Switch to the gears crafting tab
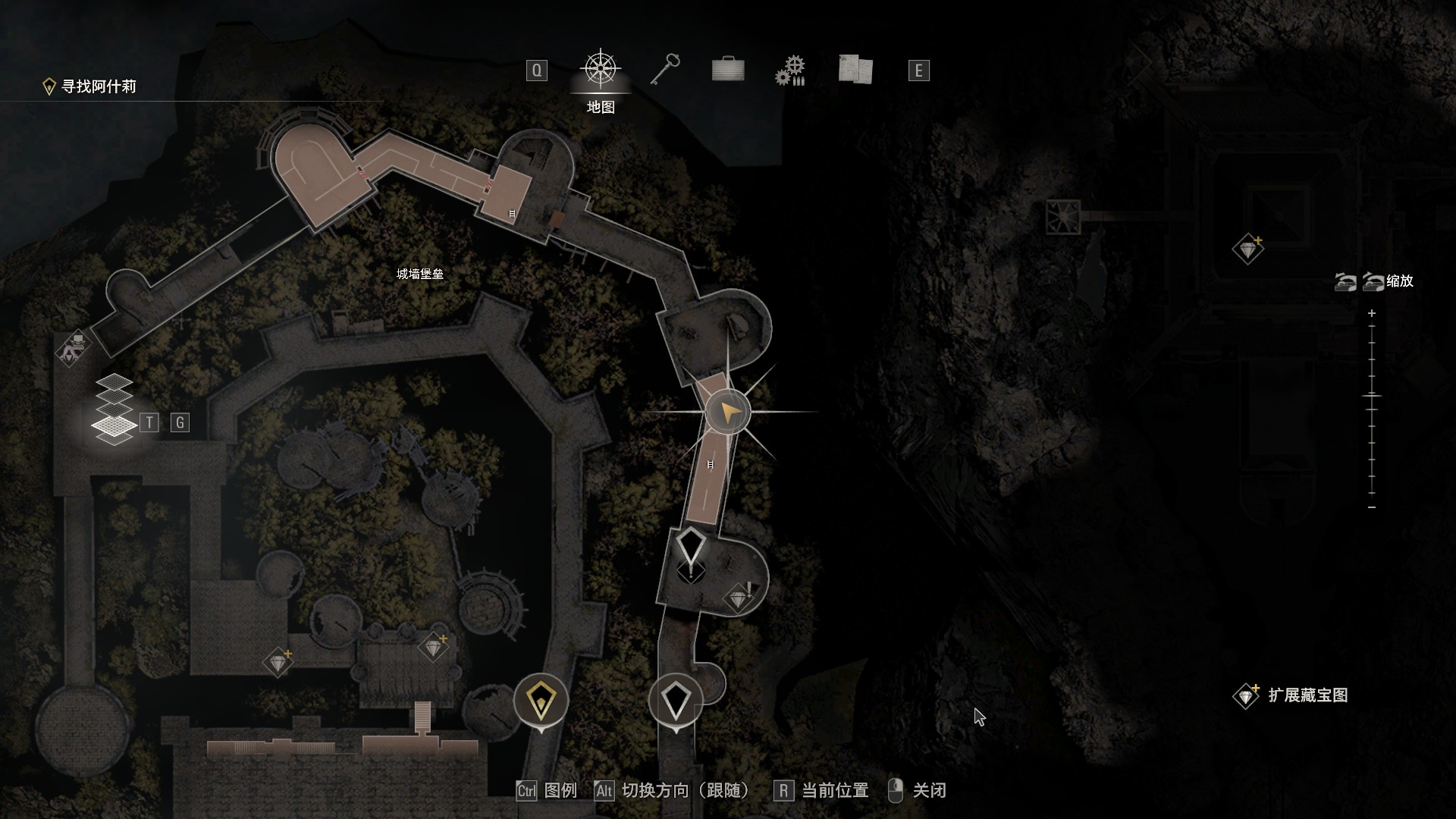Screen dimensions: 1456x819 790,71
